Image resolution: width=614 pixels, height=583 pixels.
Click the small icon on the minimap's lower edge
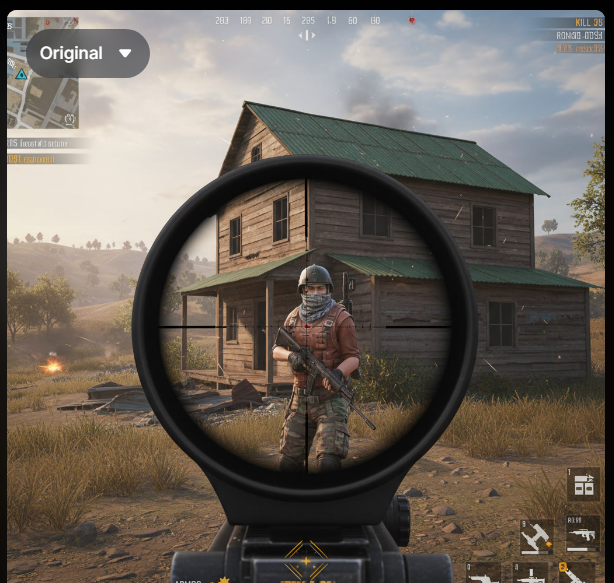[69, 119]
